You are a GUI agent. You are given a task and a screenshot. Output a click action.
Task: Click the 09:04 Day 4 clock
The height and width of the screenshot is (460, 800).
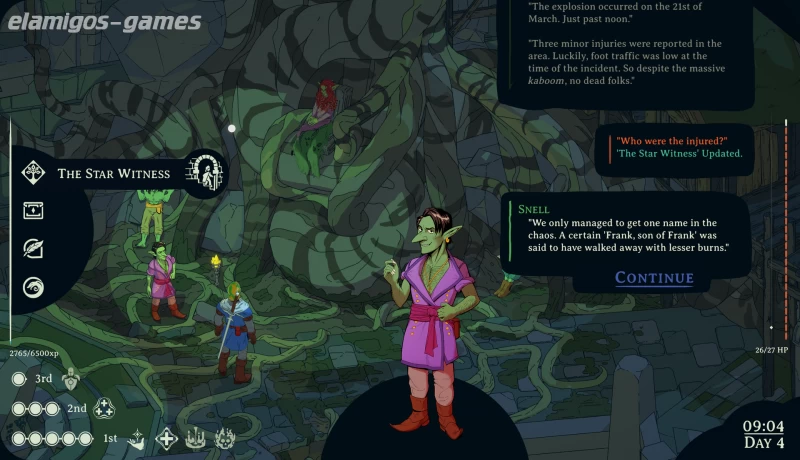(764, 434)
